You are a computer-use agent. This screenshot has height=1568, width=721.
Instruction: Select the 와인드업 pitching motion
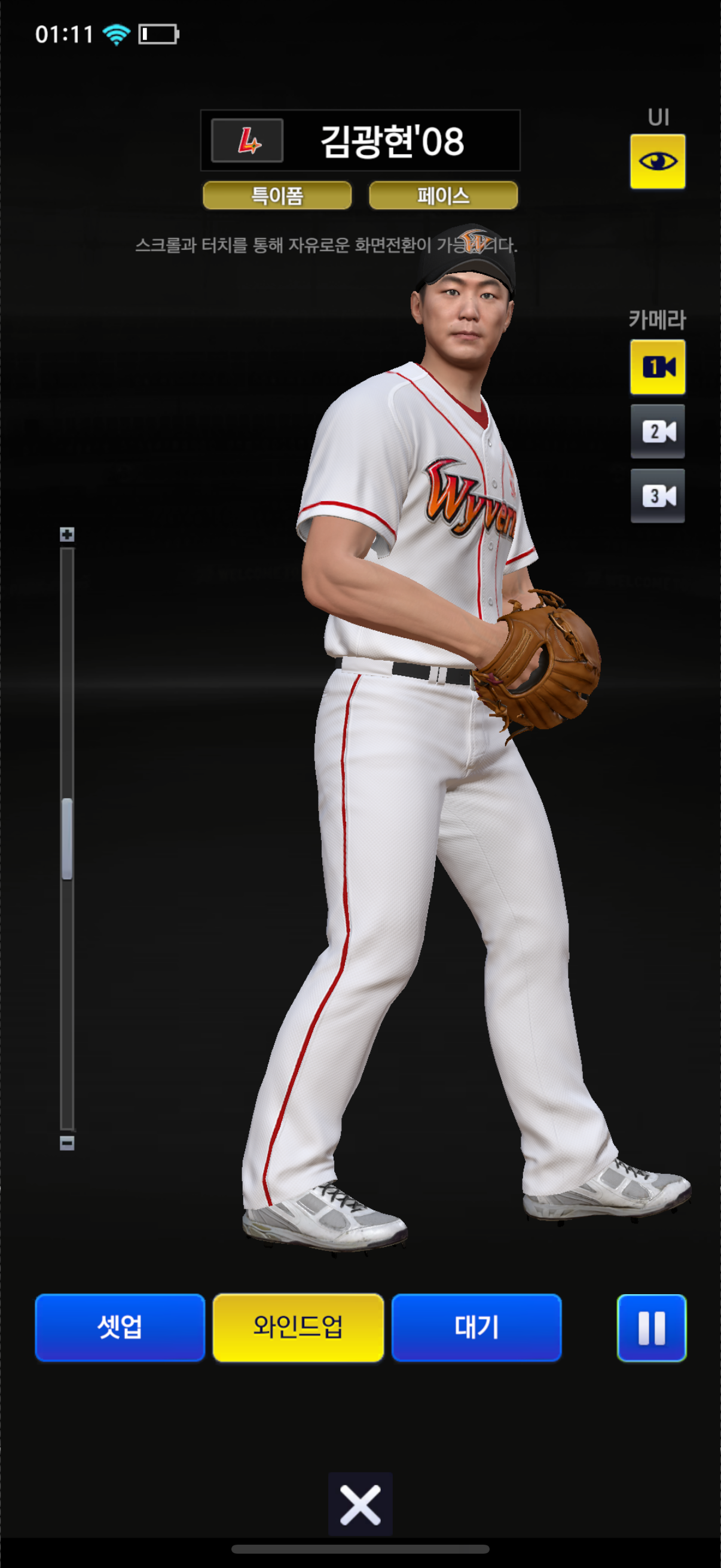tap(298, 1327)
